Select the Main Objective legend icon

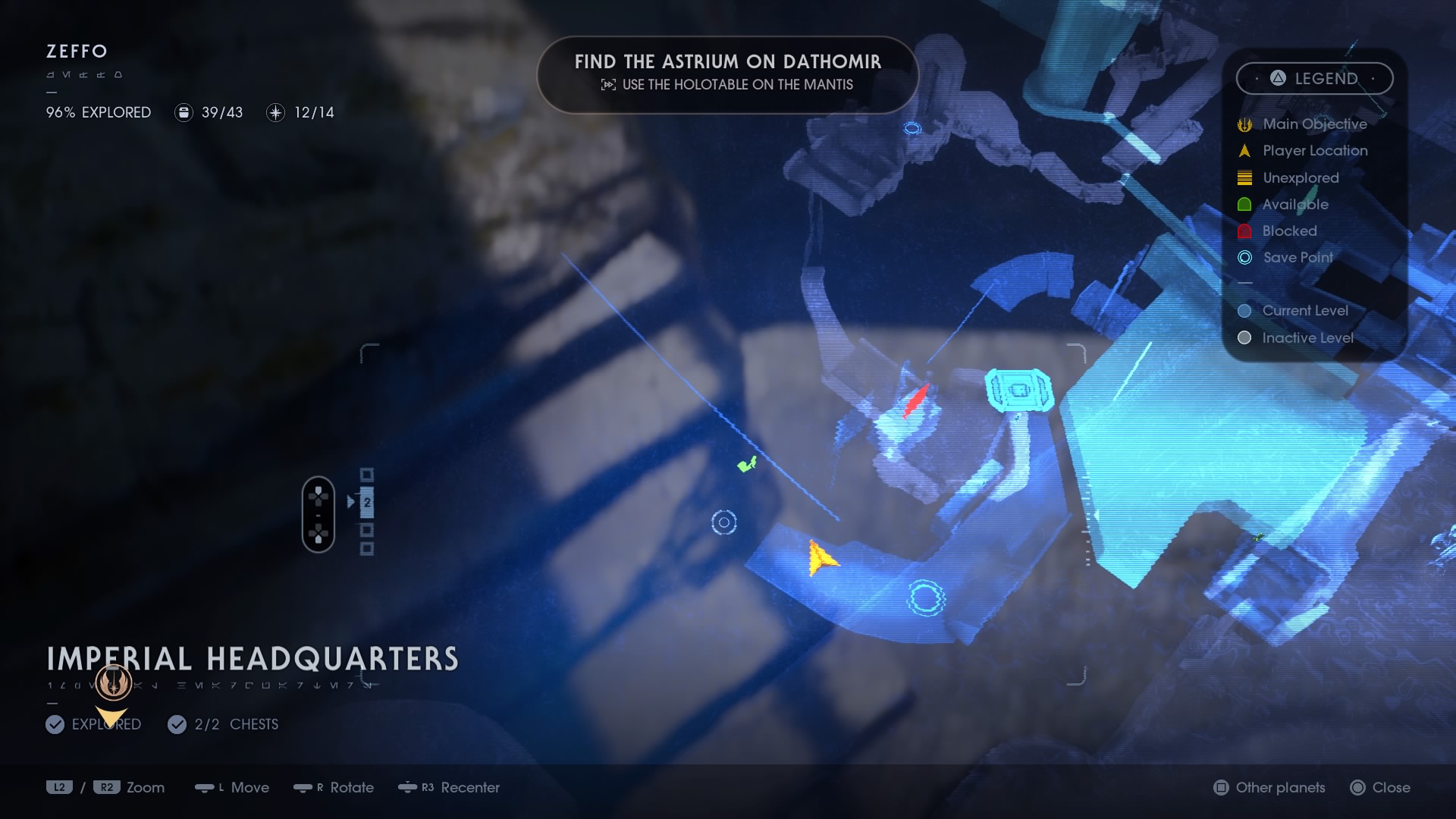click(1244, 124)
